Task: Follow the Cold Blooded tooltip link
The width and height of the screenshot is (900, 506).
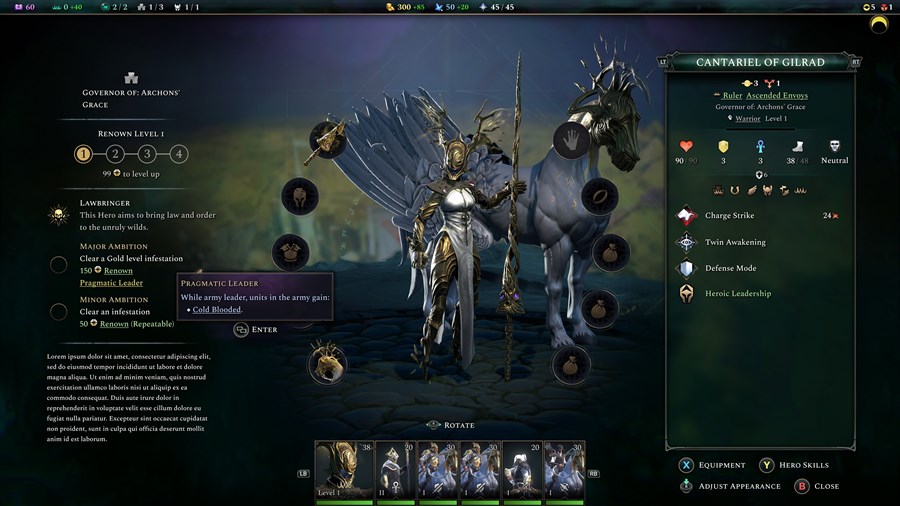Action: 217,310
